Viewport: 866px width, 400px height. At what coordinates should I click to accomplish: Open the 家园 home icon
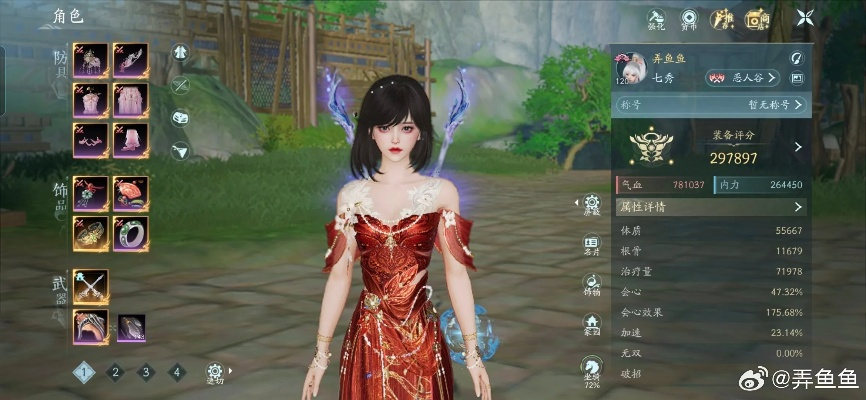[x=593, y=325]
